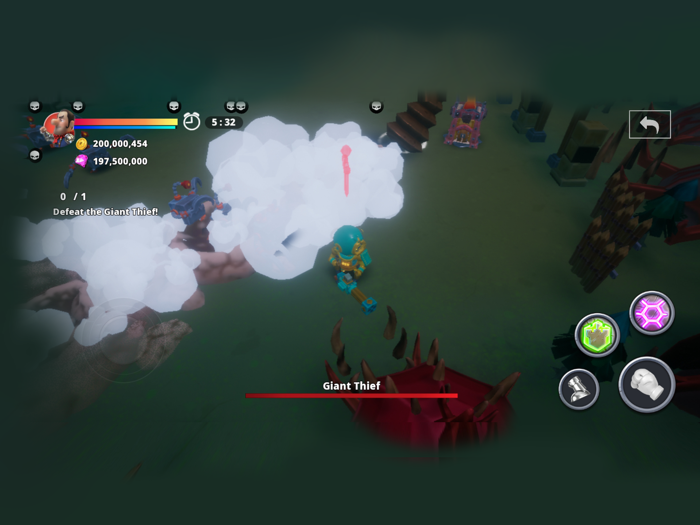Activate the purple hexagon shield ability
This screenshot has height=525, width=700.
point(651,313)
